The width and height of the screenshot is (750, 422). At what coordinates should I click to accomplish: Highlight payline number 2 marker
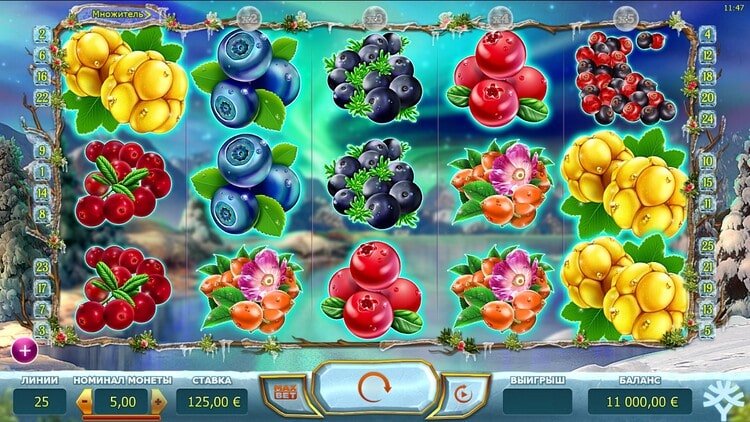click(42, 33)
